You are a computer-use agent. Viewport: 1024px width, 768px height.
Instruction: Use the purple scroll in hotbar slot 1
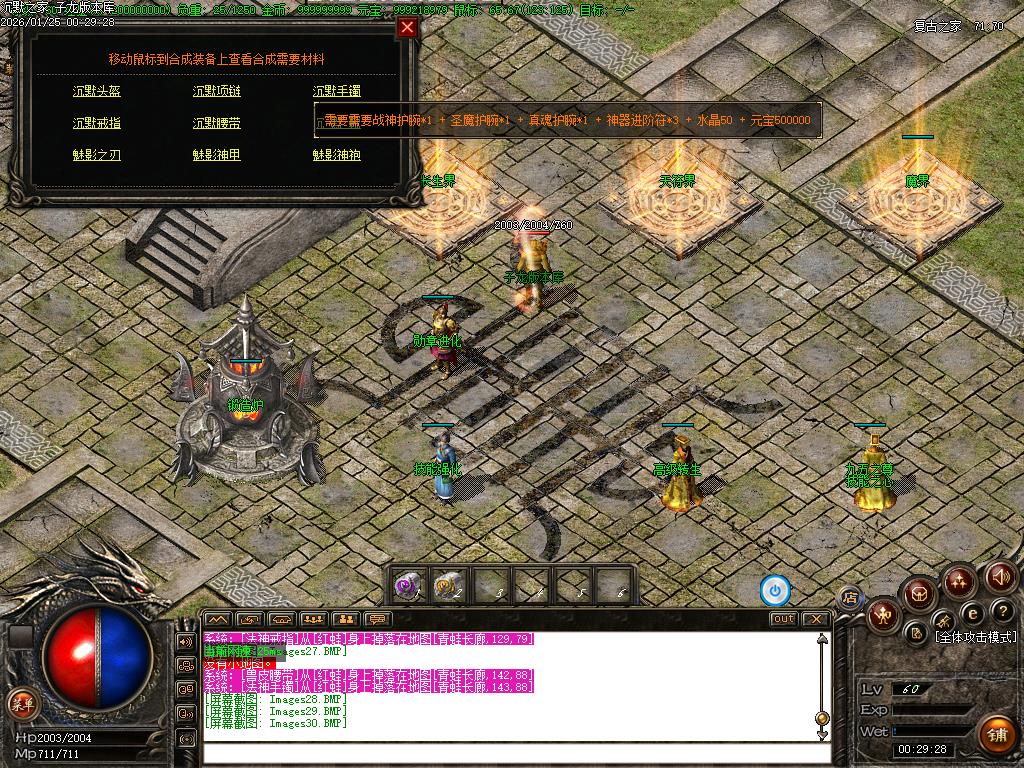[x=408, y=585]
